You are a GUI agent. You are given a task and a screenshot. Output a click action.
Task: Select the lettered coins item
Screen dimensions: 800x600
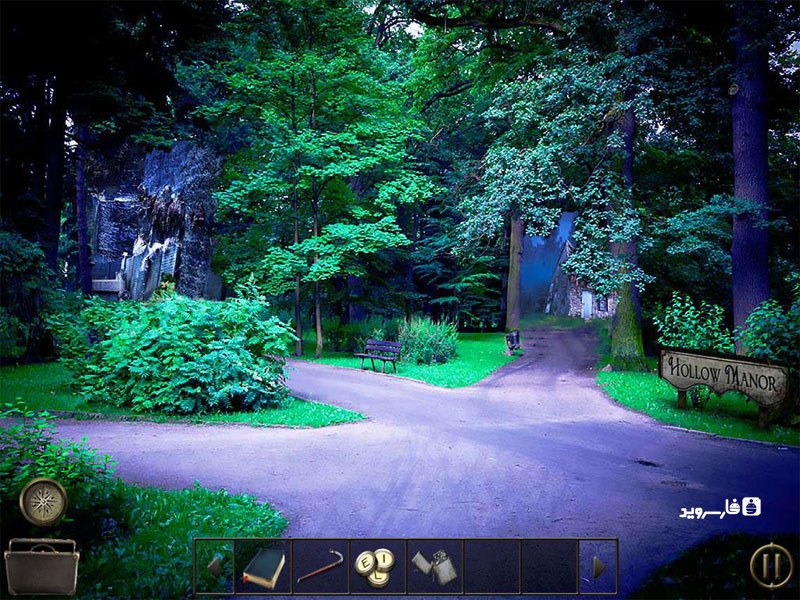tap(377, 567)
